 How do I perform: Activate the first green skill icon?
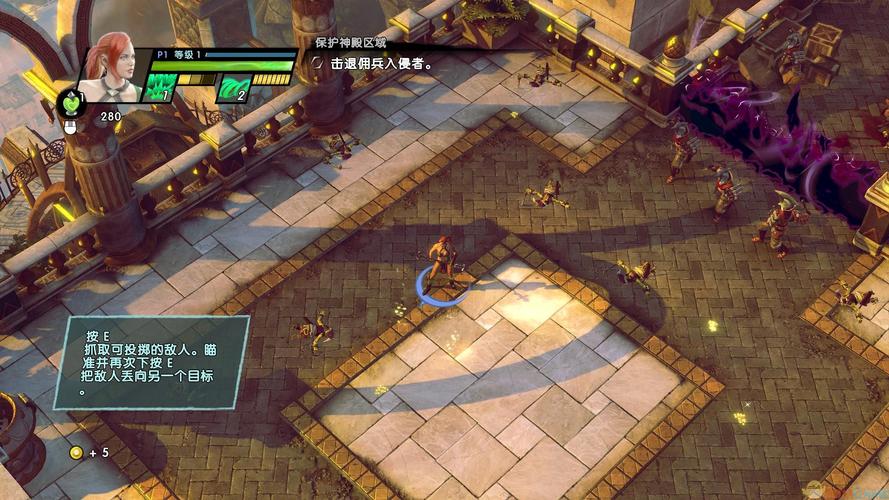pos(163,87)
